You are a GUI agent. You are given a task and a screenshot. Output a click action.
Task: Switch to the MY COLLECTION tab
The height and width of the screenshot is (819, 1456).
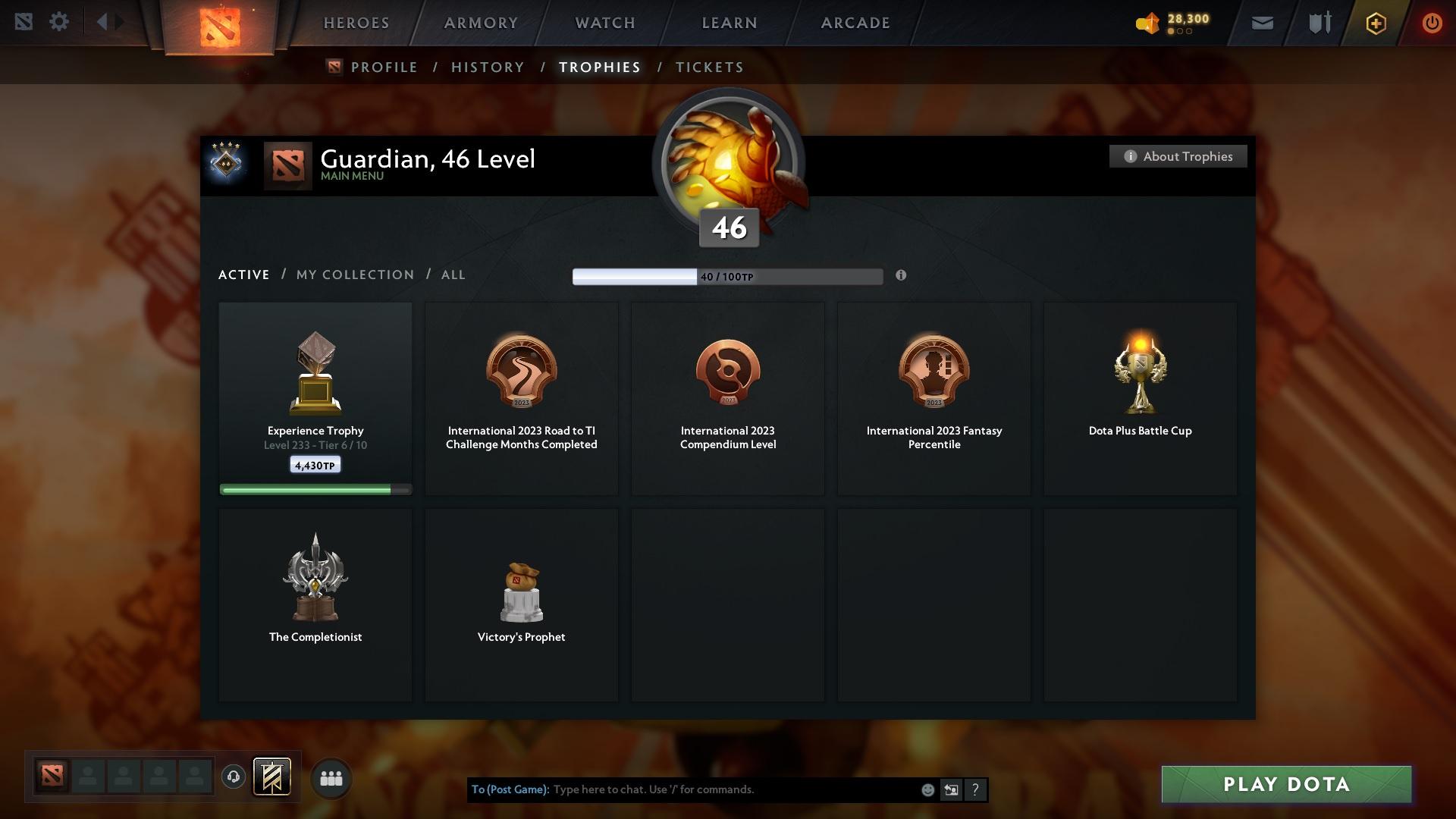pyautogui.click(x=354, y=275)
